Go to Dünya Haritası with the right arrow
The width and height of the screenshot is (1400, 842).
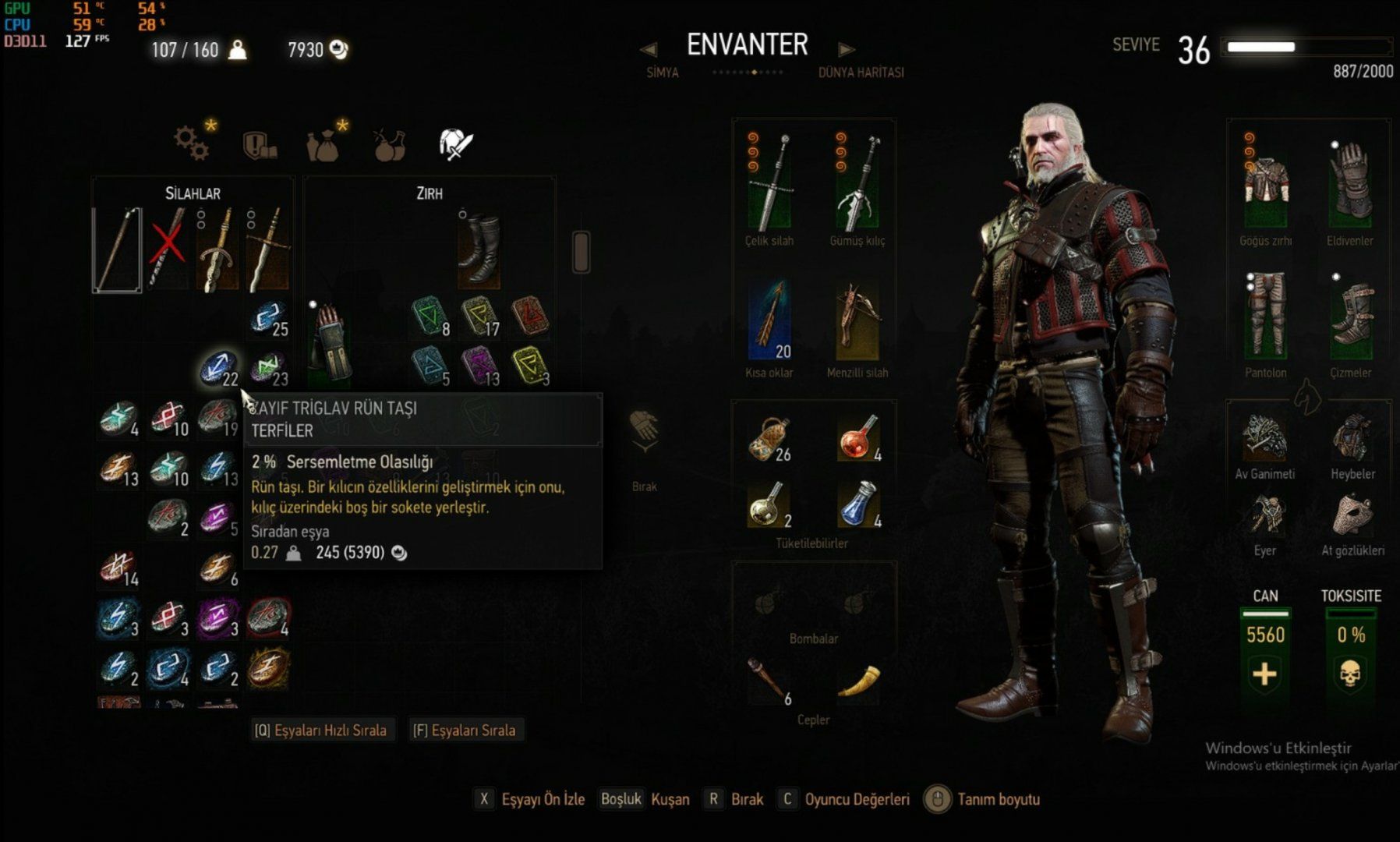[846, 50]
